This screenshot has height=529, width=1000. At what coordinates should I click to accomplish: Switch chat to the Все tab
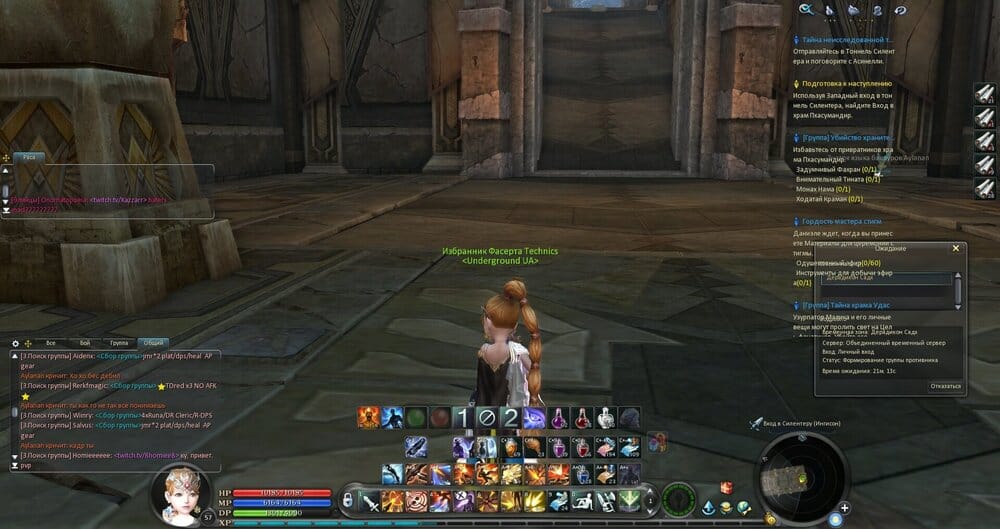point(50,343)
